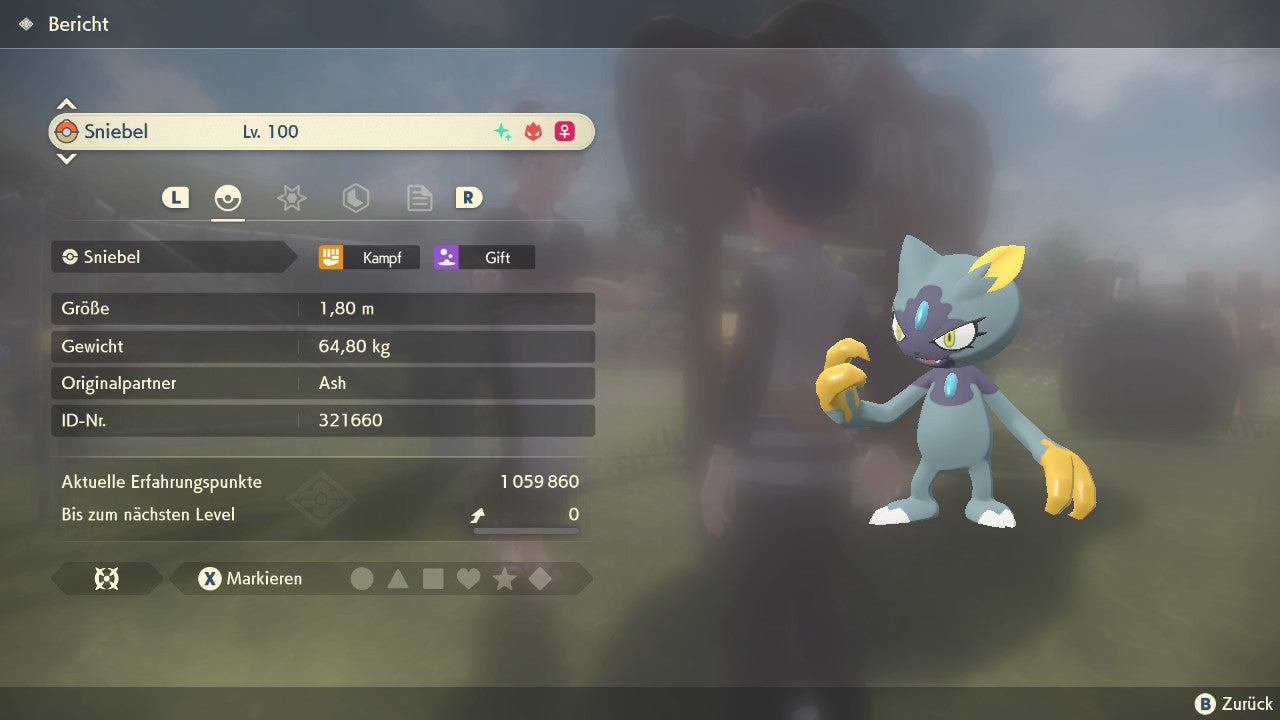Toggle the star marking
The height and width of the screenshot is (720, 1280).
point(504,578)
